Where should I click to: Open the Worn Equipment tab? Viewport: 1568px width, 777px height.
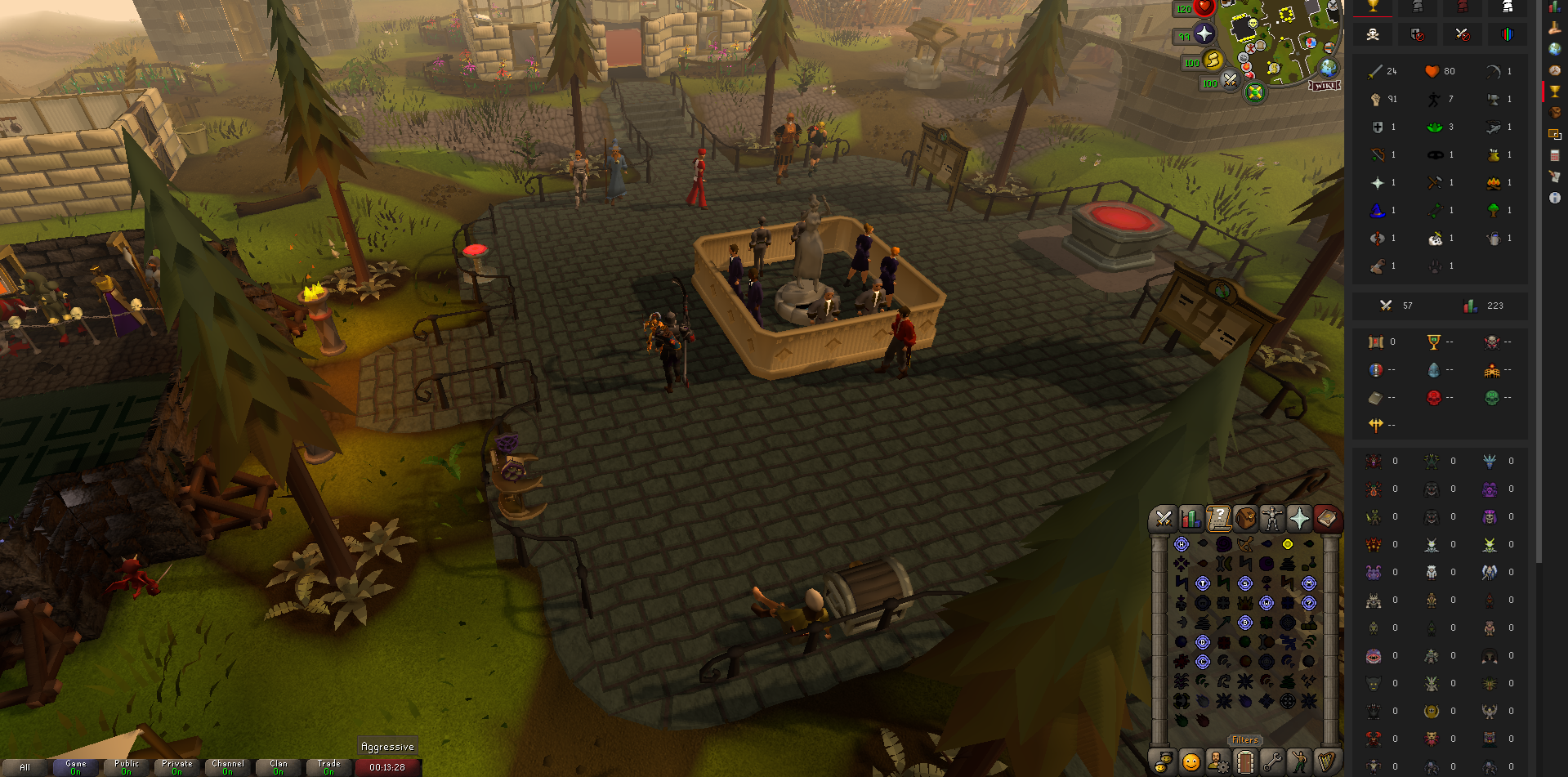(x=1272, y=518)
